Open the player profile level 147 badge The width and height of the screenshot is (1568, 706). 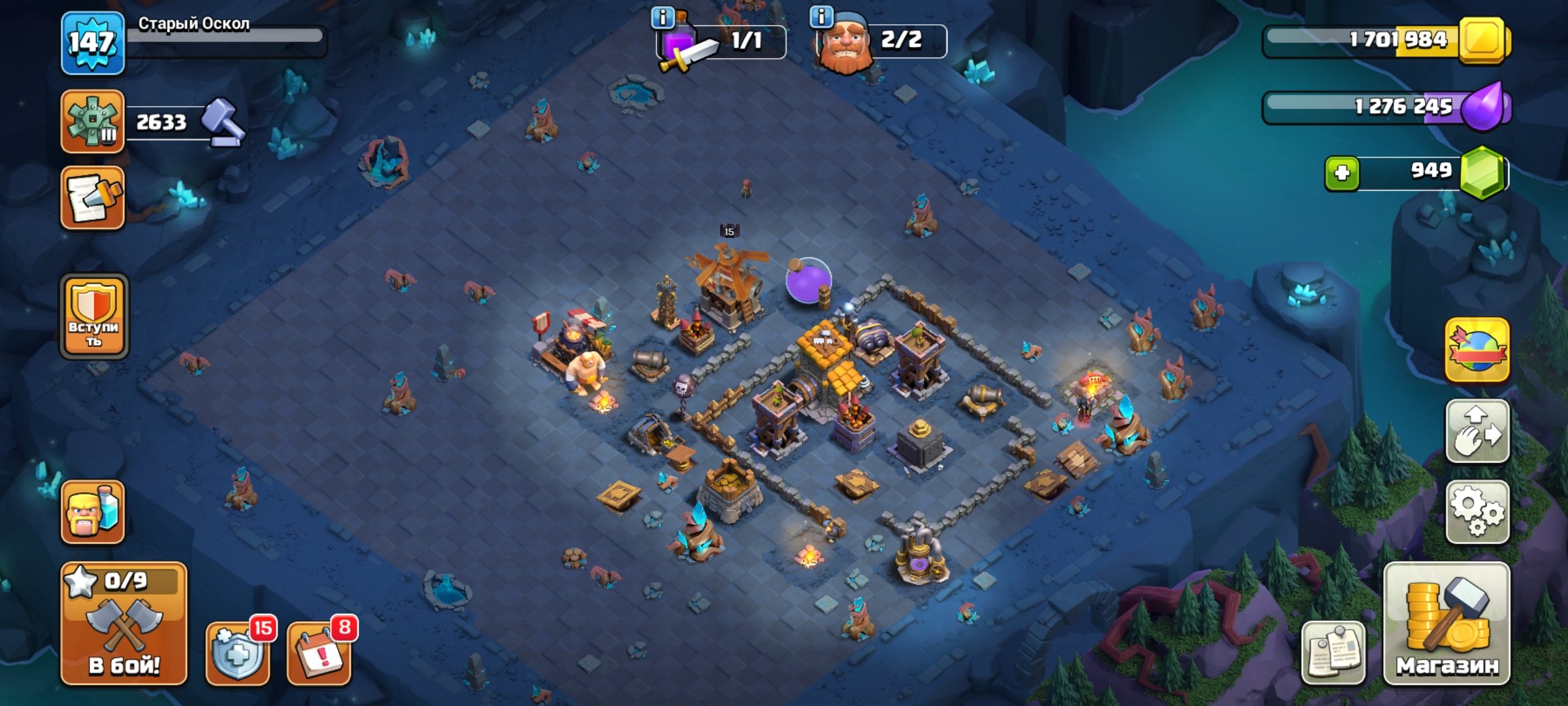pos(93,43)
